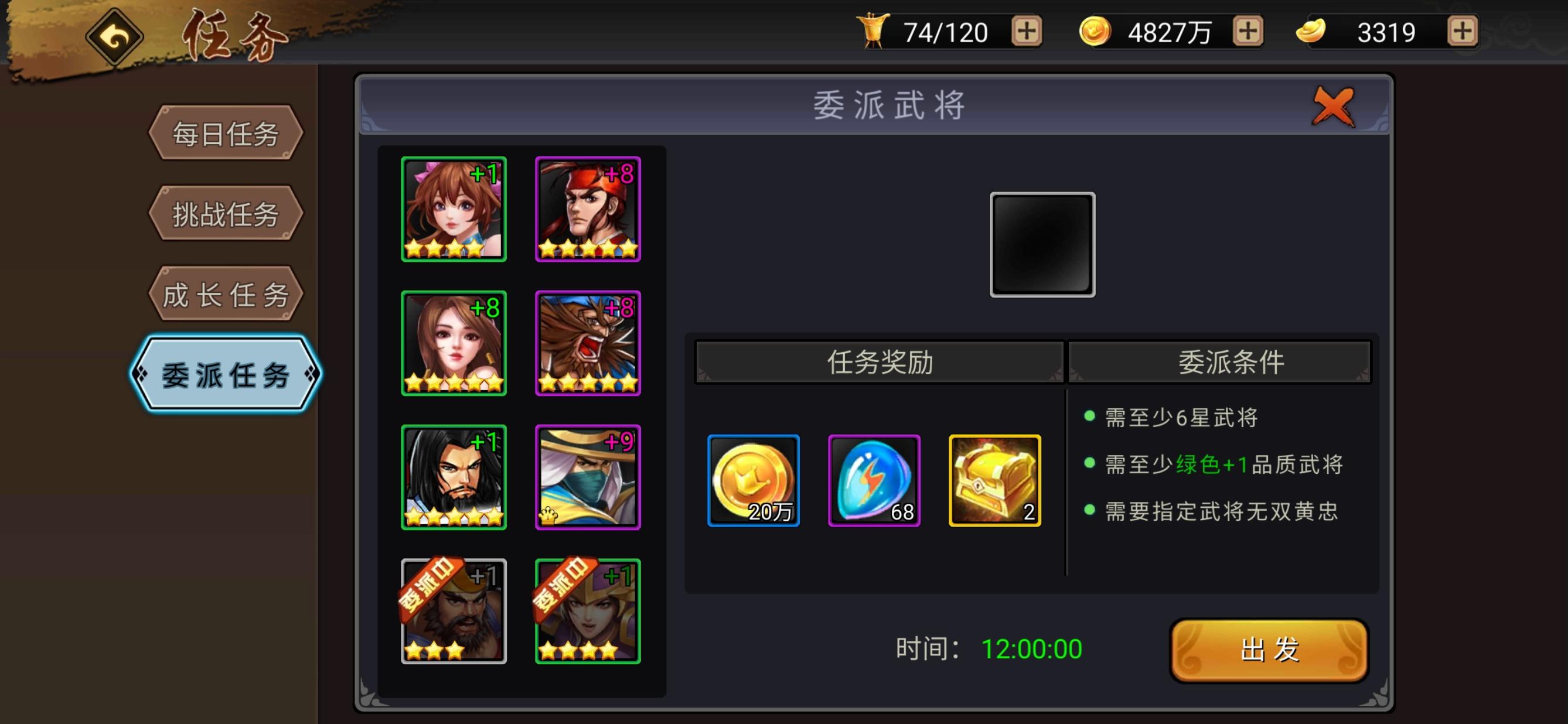Select the purple +9 masked hero with crown

588,476
